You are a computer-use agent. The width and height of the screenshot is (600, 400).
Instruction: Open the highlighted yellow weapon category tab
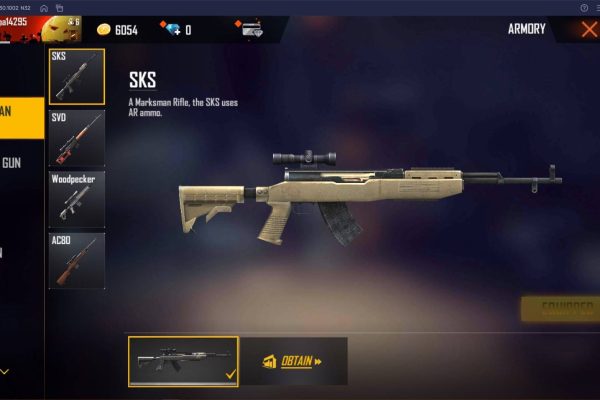pos(21,111)
